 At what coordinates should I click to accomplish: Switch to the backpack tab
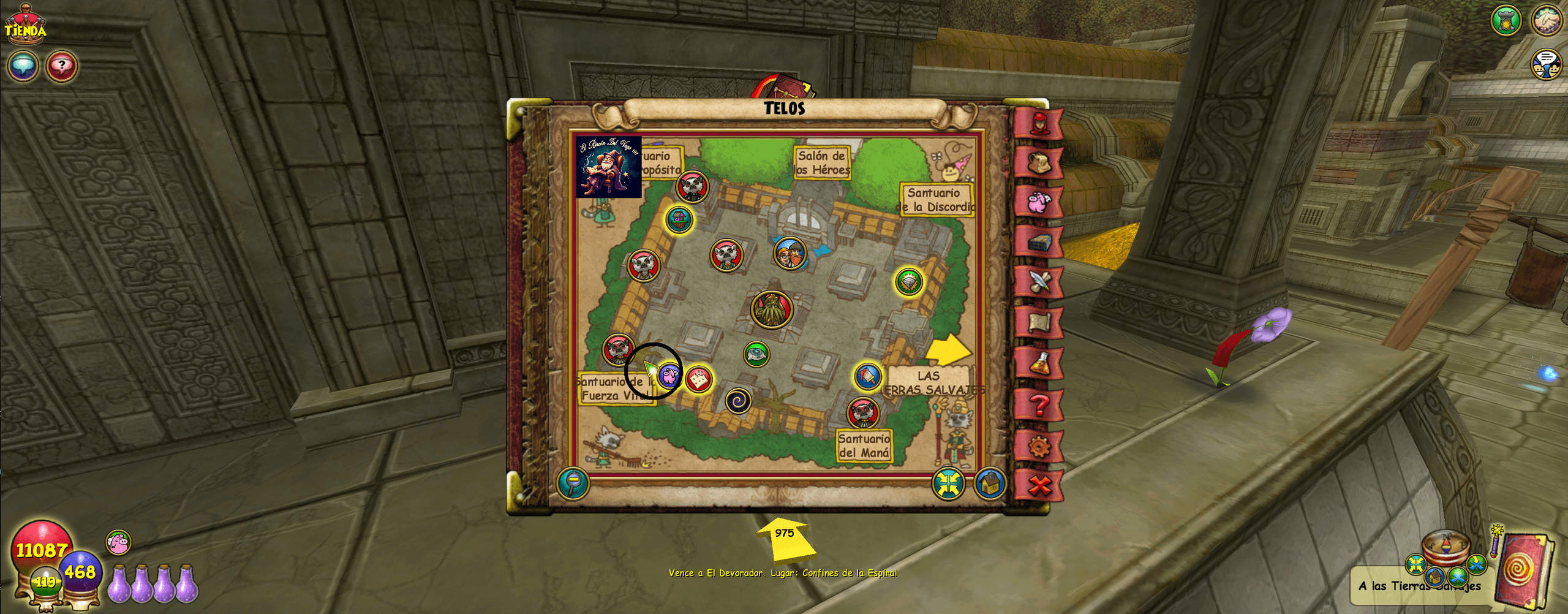pos(1039,164)
